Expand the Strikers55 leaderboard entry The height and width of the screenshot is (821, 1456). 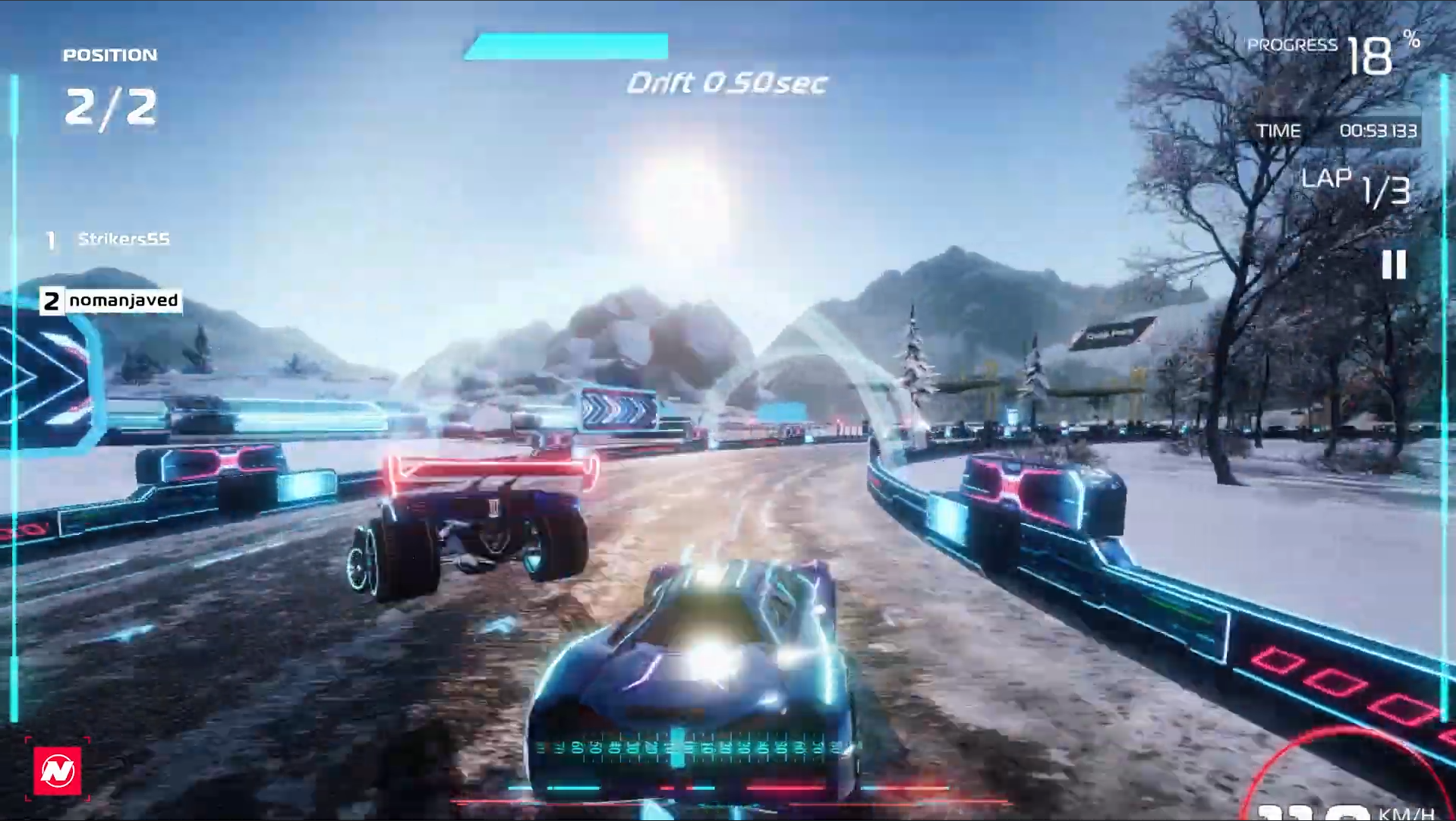(x=124, y=238)
